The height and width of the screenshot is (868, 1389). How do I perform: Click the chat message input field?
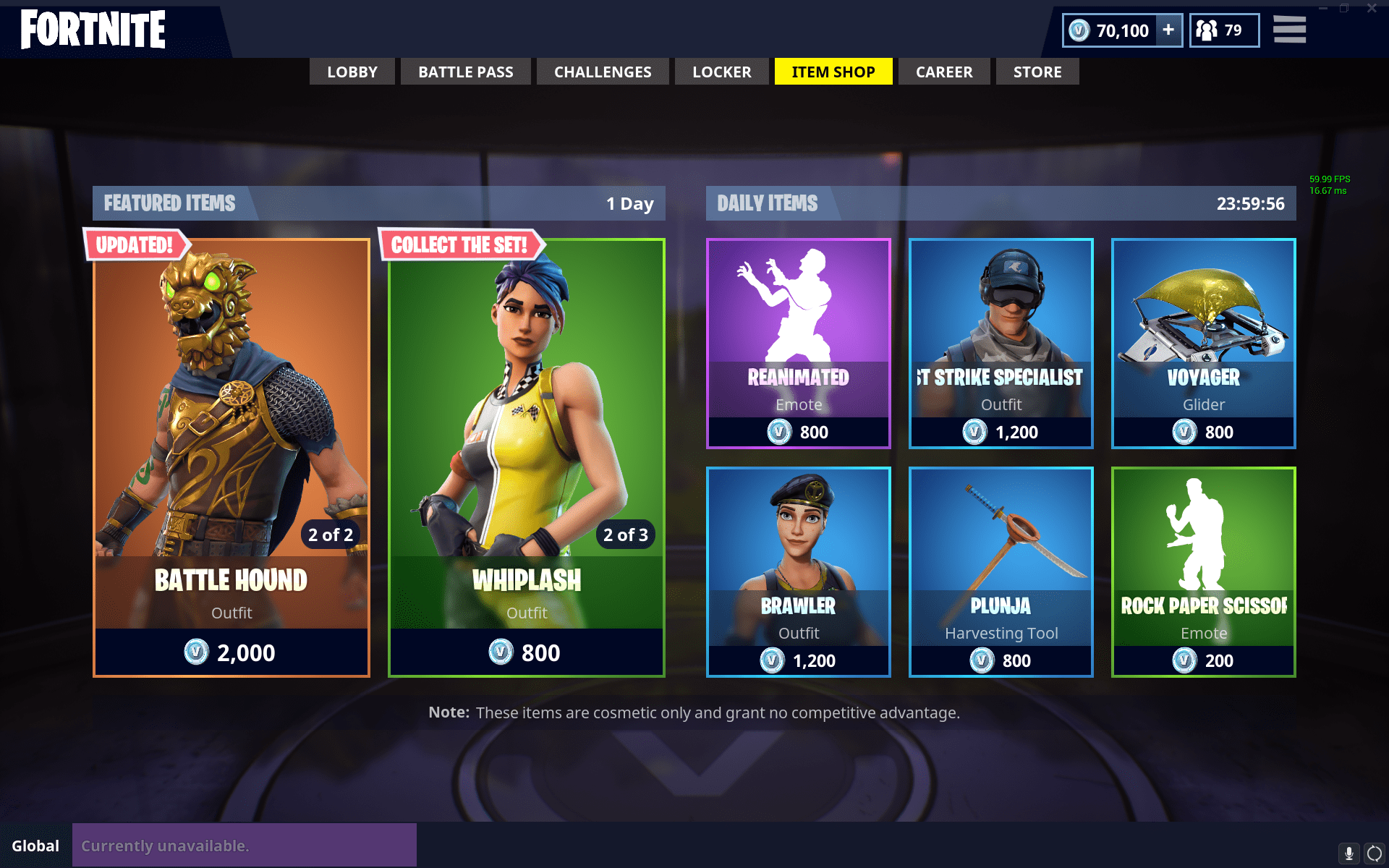click(x=246, y=845)
